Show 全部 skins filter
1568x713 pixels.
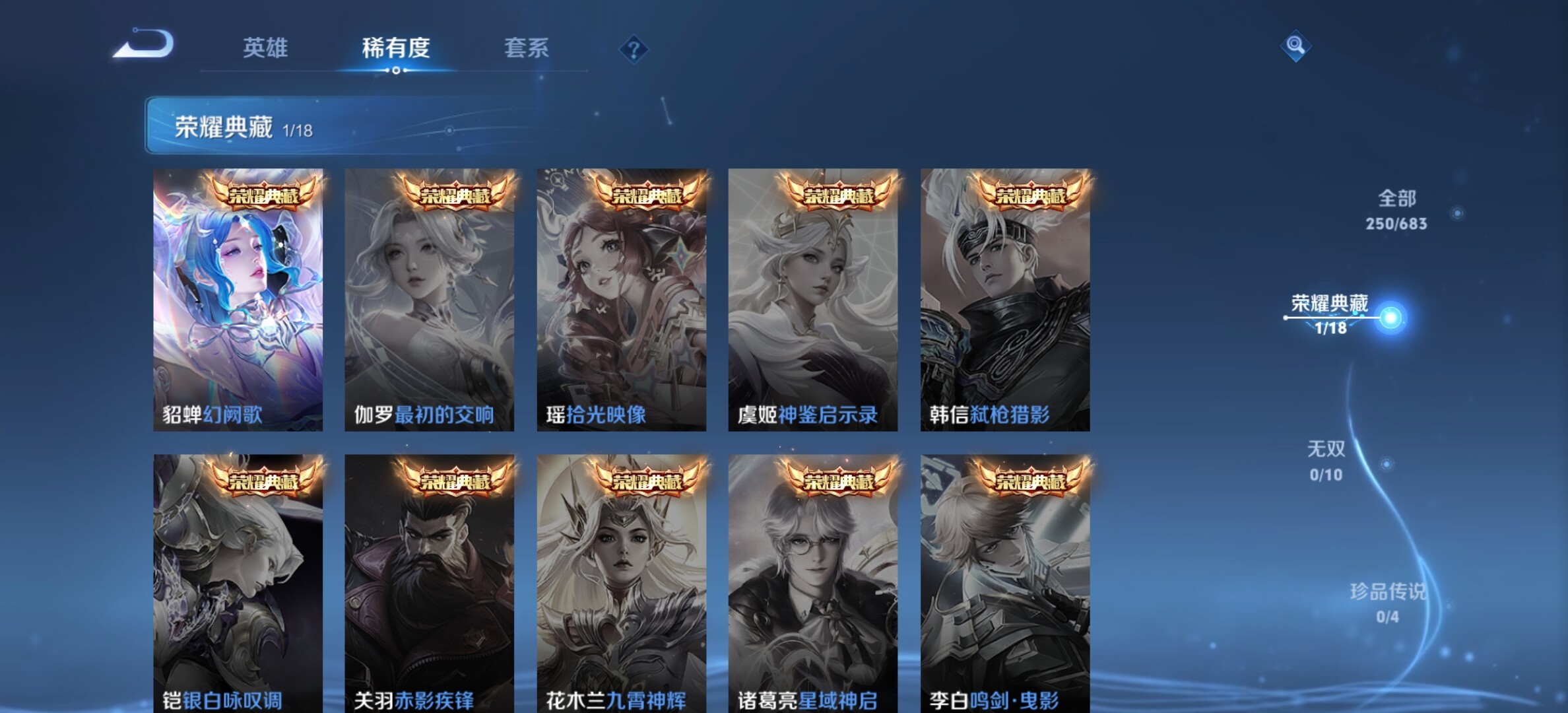click(1396, 210)
